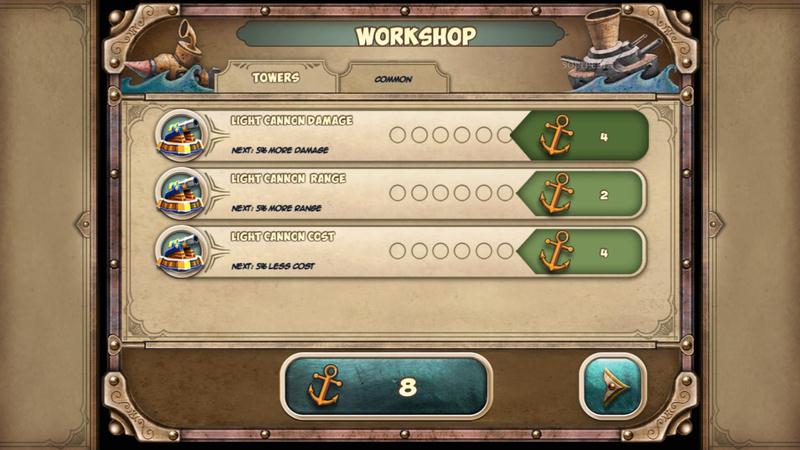Screen dimensions: 800x450
Task: Select the Light Cannon Damage icon
Action: (x=181, y=136)
